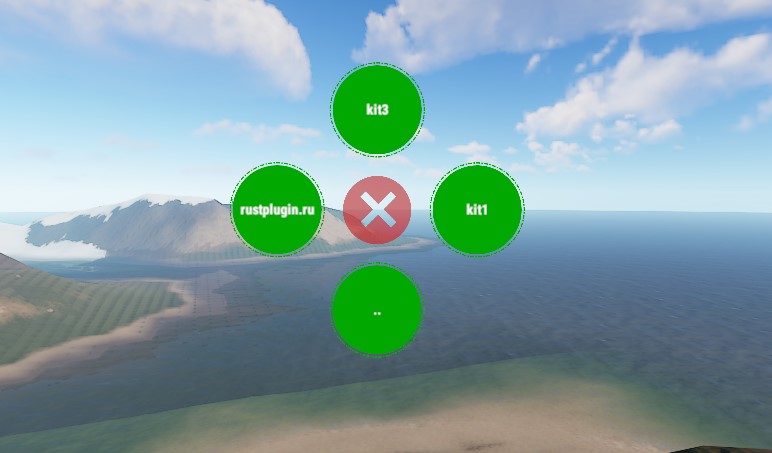Select the kit3 green circle
Screen dimensions: 772x453
click(x=377, y=109)
